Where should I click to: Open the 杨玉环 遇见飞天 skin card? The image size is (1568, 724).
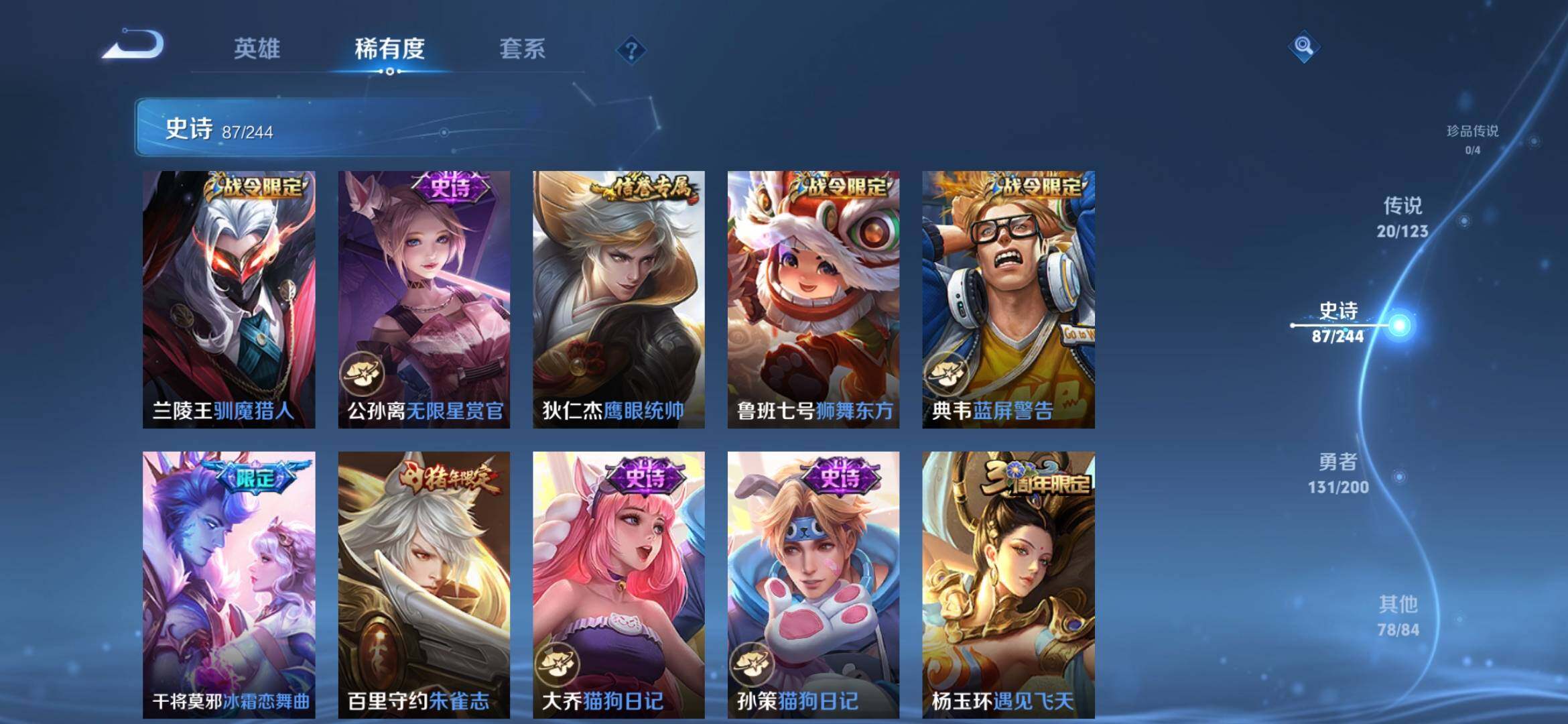[x=1008, y=585]
